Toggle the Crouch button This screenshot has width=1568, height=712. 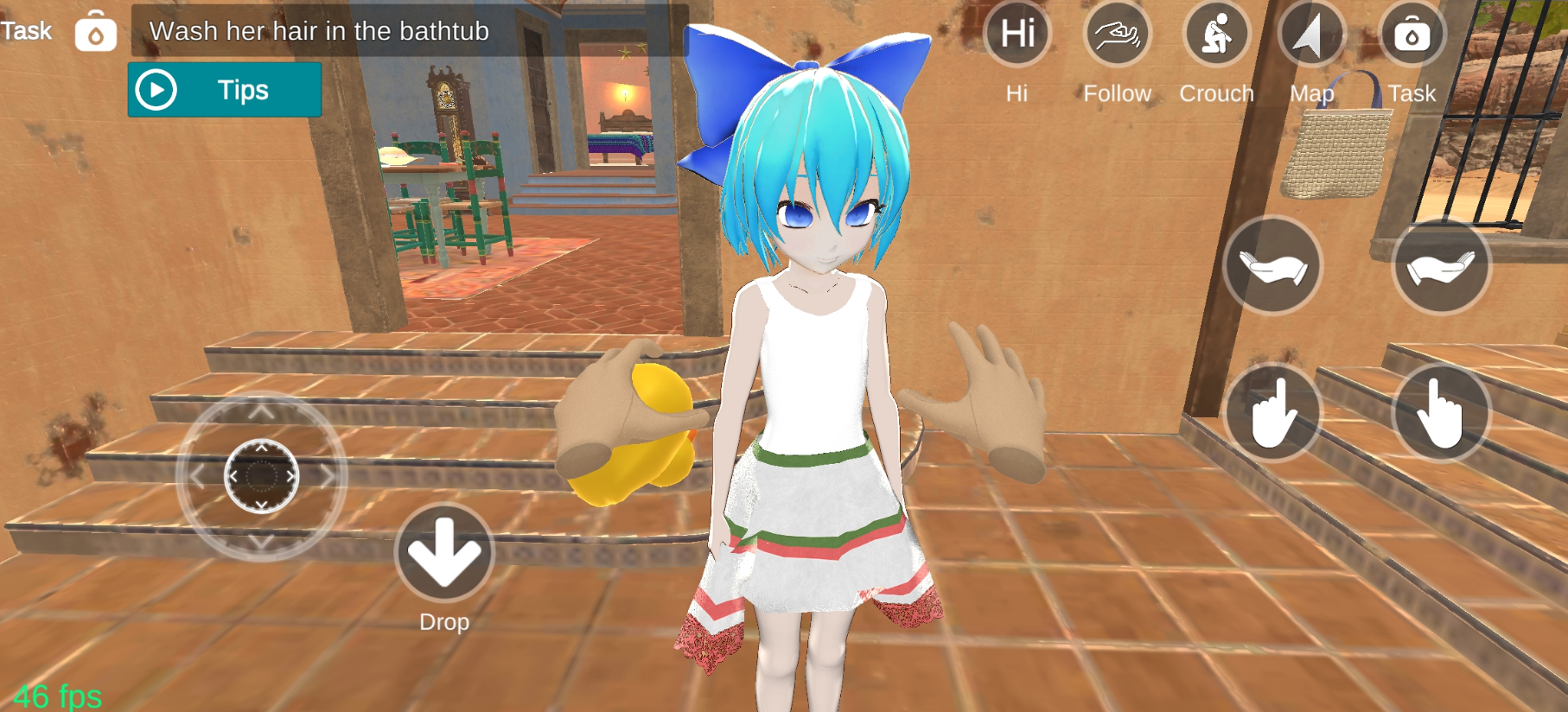pyautogui.click(x=1216, y=35)
